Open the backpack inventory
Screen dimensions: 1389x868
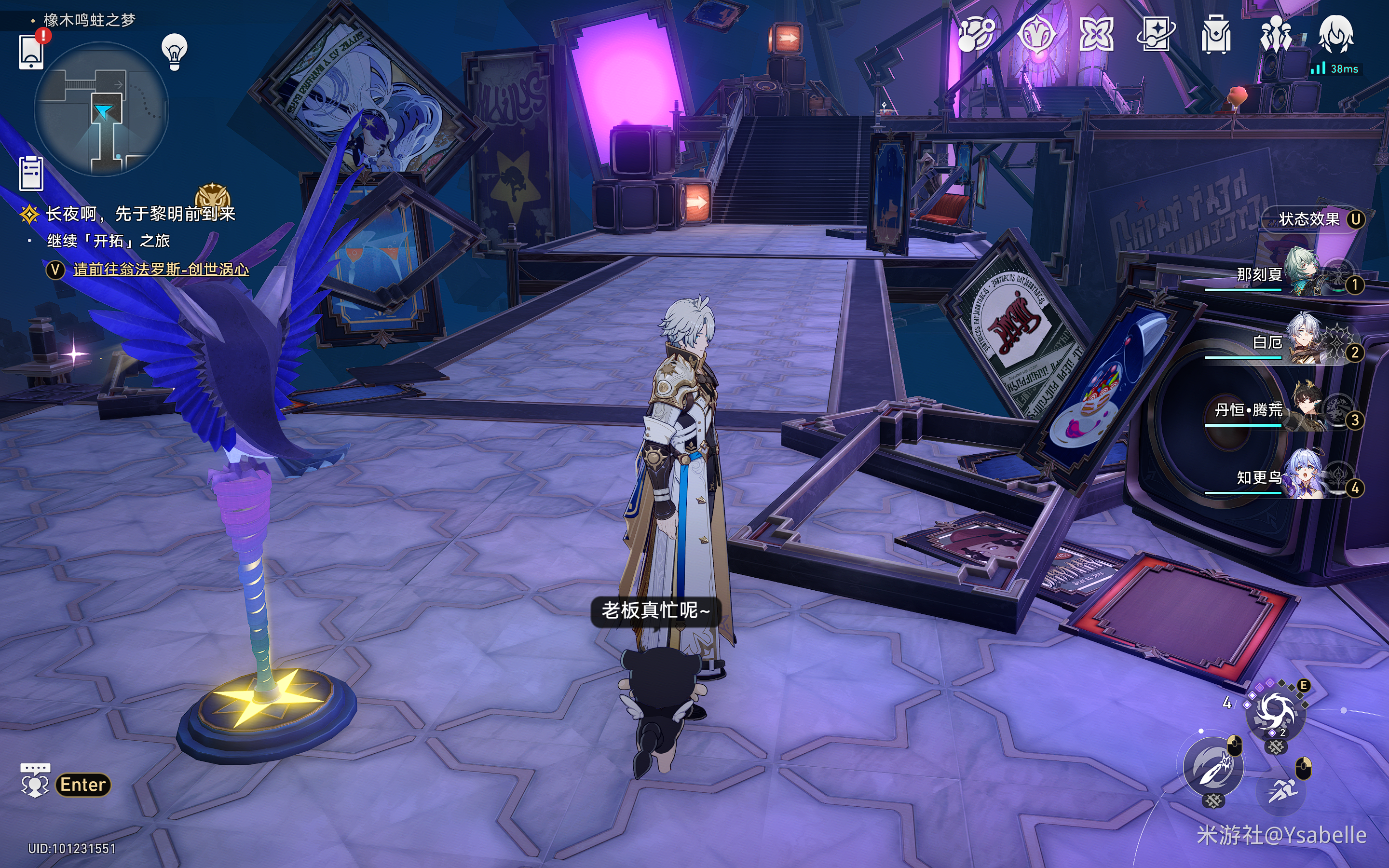[x=1216, y=34]
